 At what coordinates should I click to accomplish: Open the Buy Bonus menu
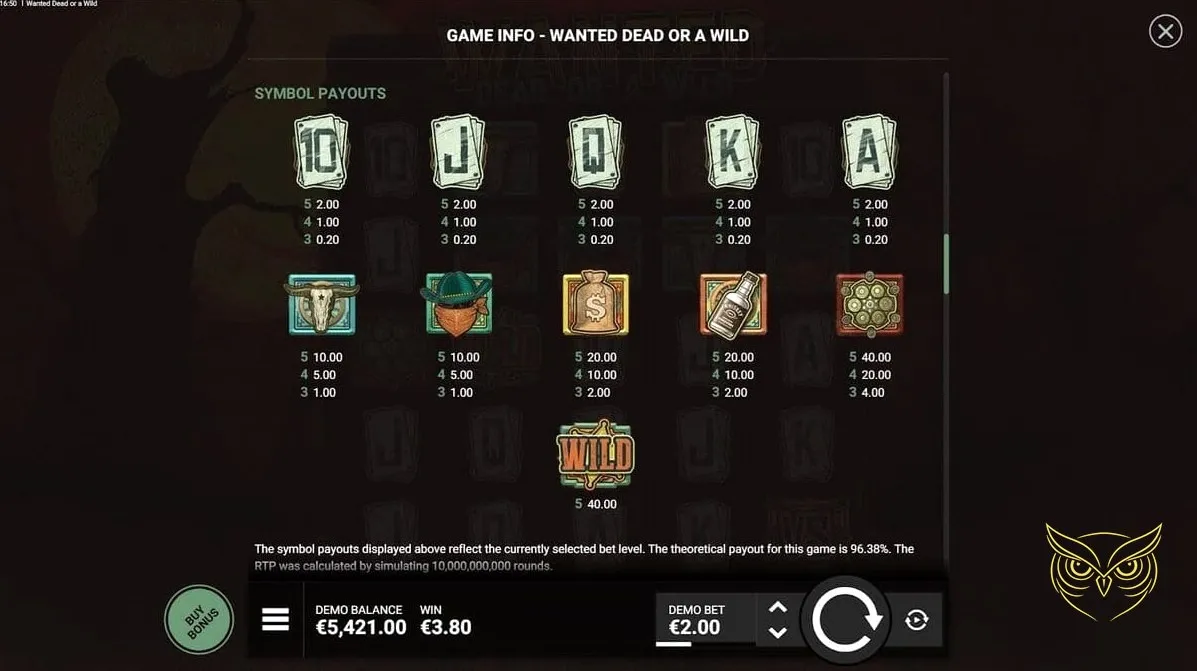tap(199, 619)
